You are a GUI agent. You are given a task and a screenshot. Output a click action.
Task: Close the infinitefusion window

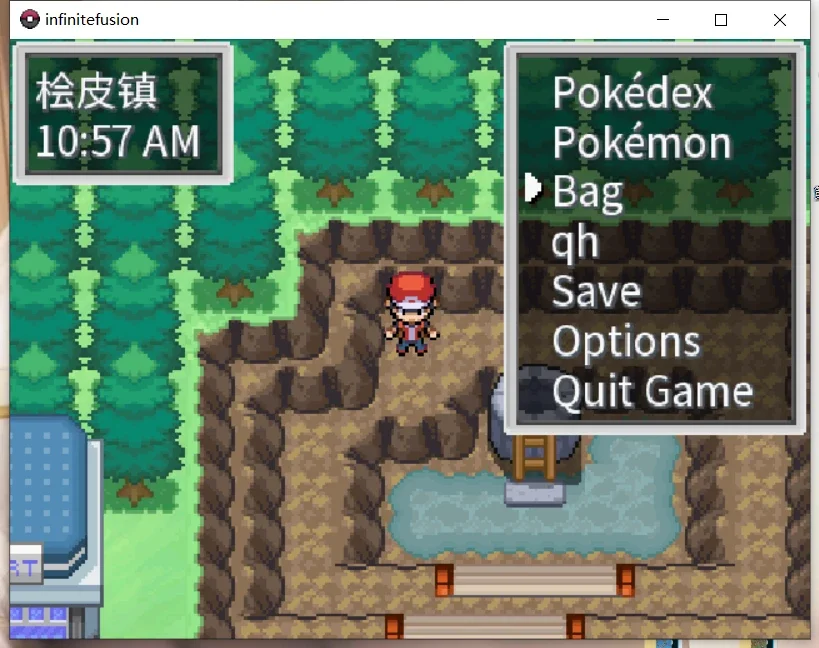[x=780, y=19]
